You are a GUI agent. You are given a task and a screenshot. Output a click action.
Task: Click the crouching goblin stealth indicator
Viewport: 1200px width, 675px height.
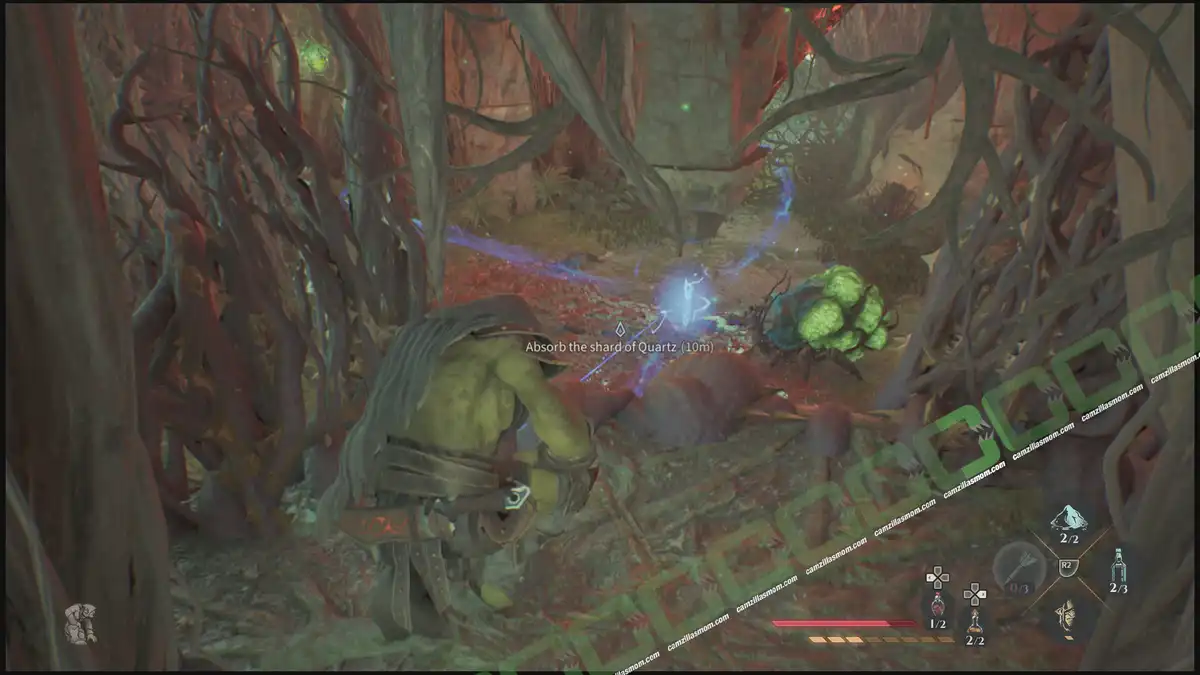click(x=81, y=621)
